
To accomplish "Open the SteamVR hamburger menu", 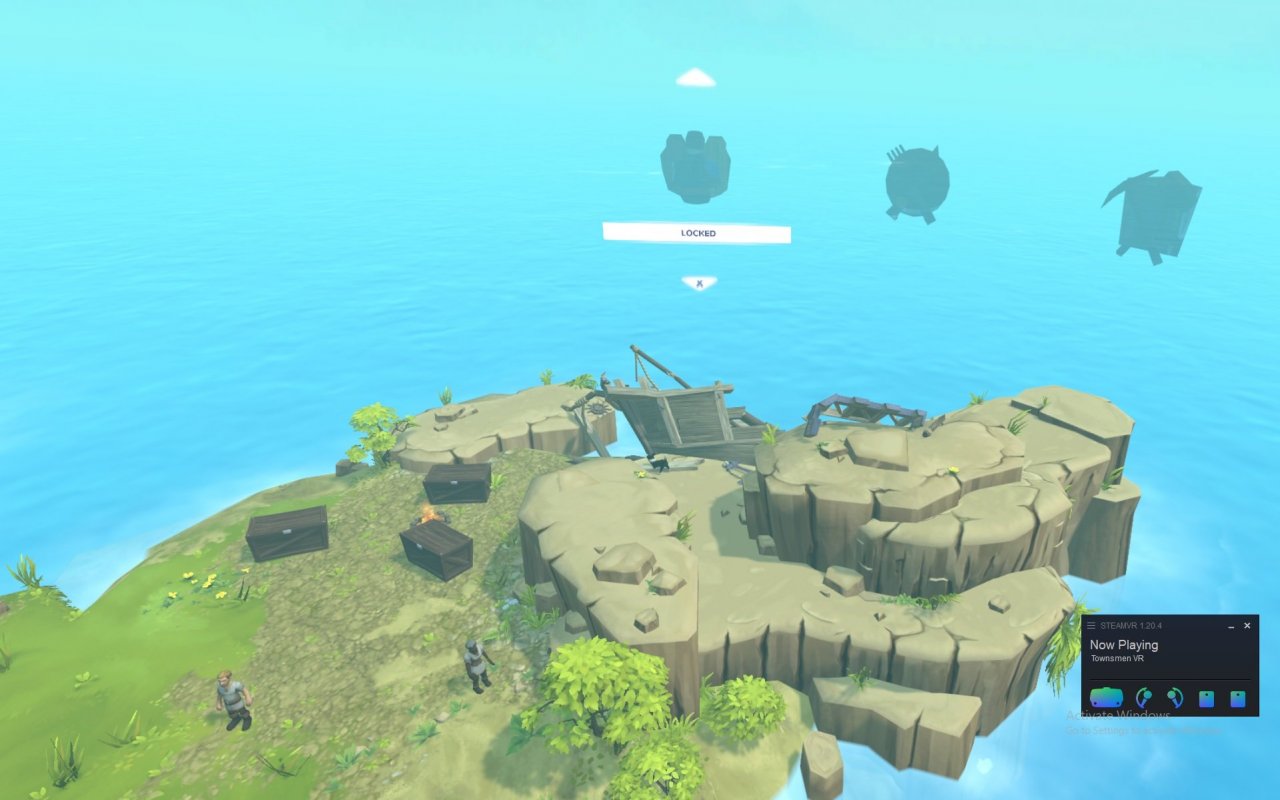I will (1091, 626).
